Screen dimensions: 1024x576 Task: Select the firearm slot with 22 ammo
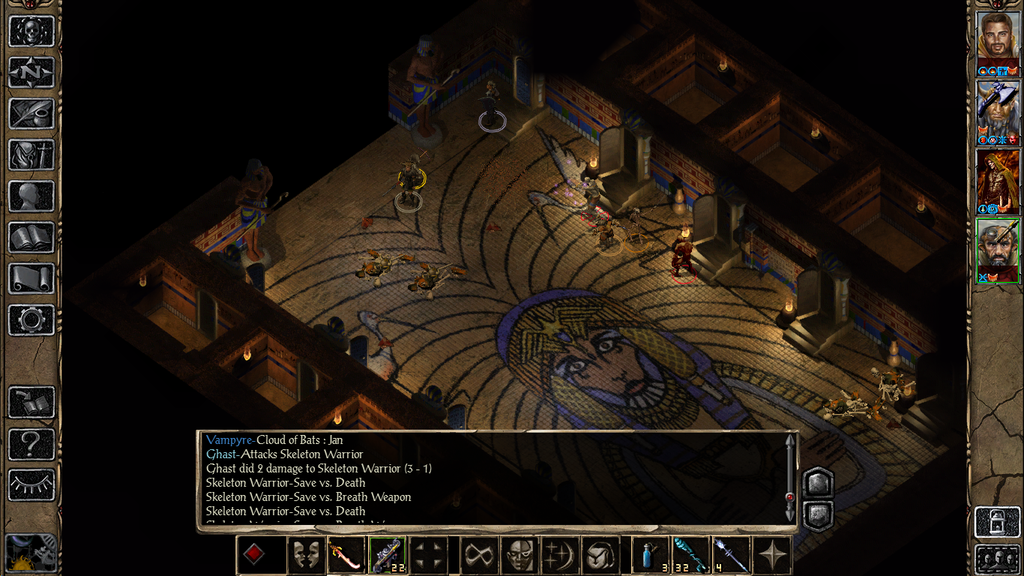(385, 556)
